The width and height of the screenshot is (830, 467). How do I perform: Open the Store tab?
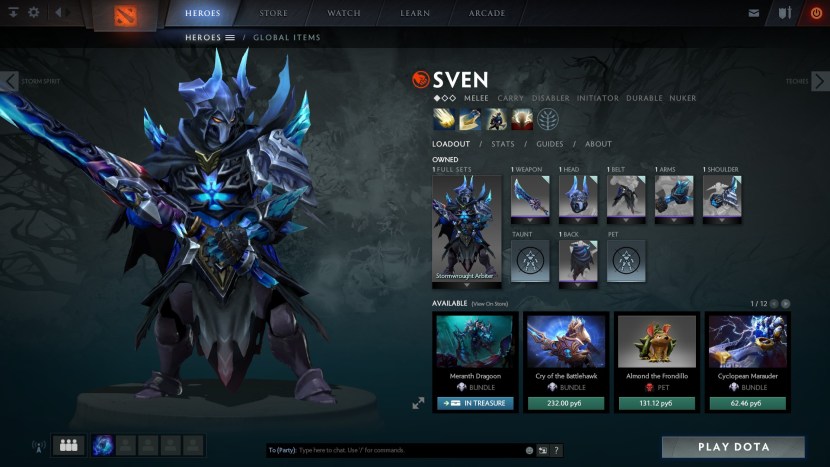tap(273, 13)
